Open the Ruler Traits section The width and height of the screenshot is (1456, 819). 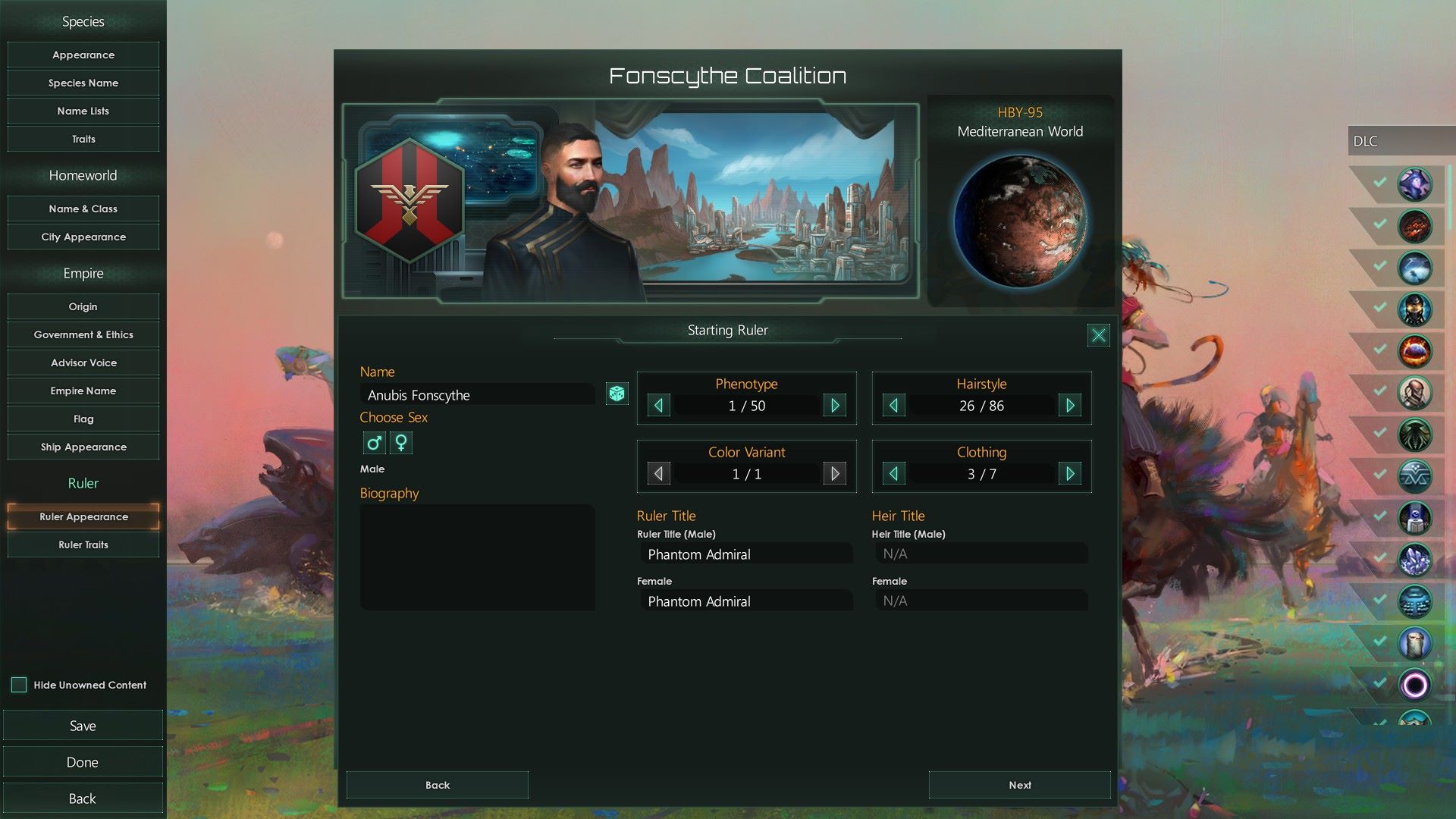coord(83,544)
